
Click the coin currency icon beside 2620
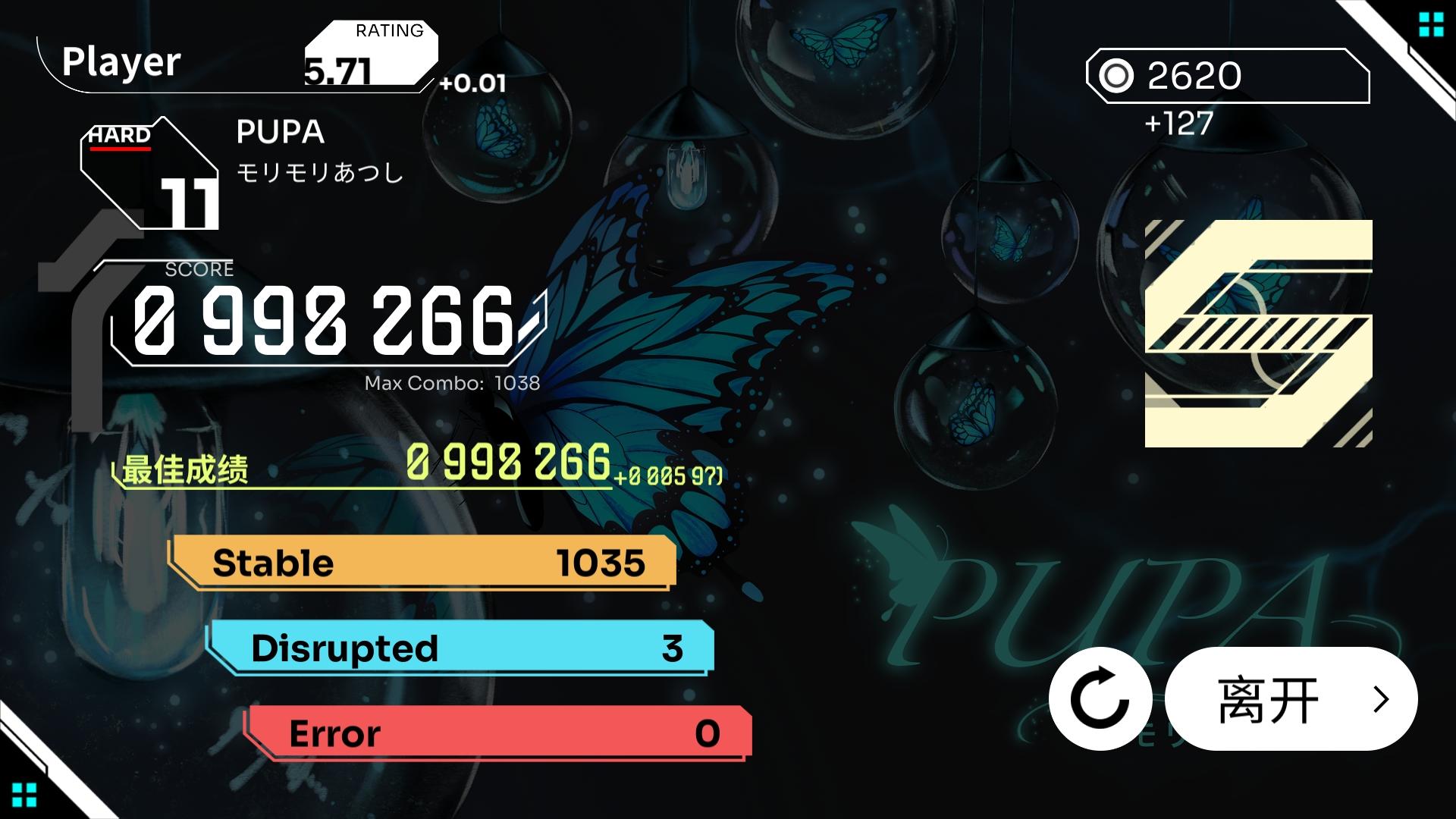tap(1118, 76)
